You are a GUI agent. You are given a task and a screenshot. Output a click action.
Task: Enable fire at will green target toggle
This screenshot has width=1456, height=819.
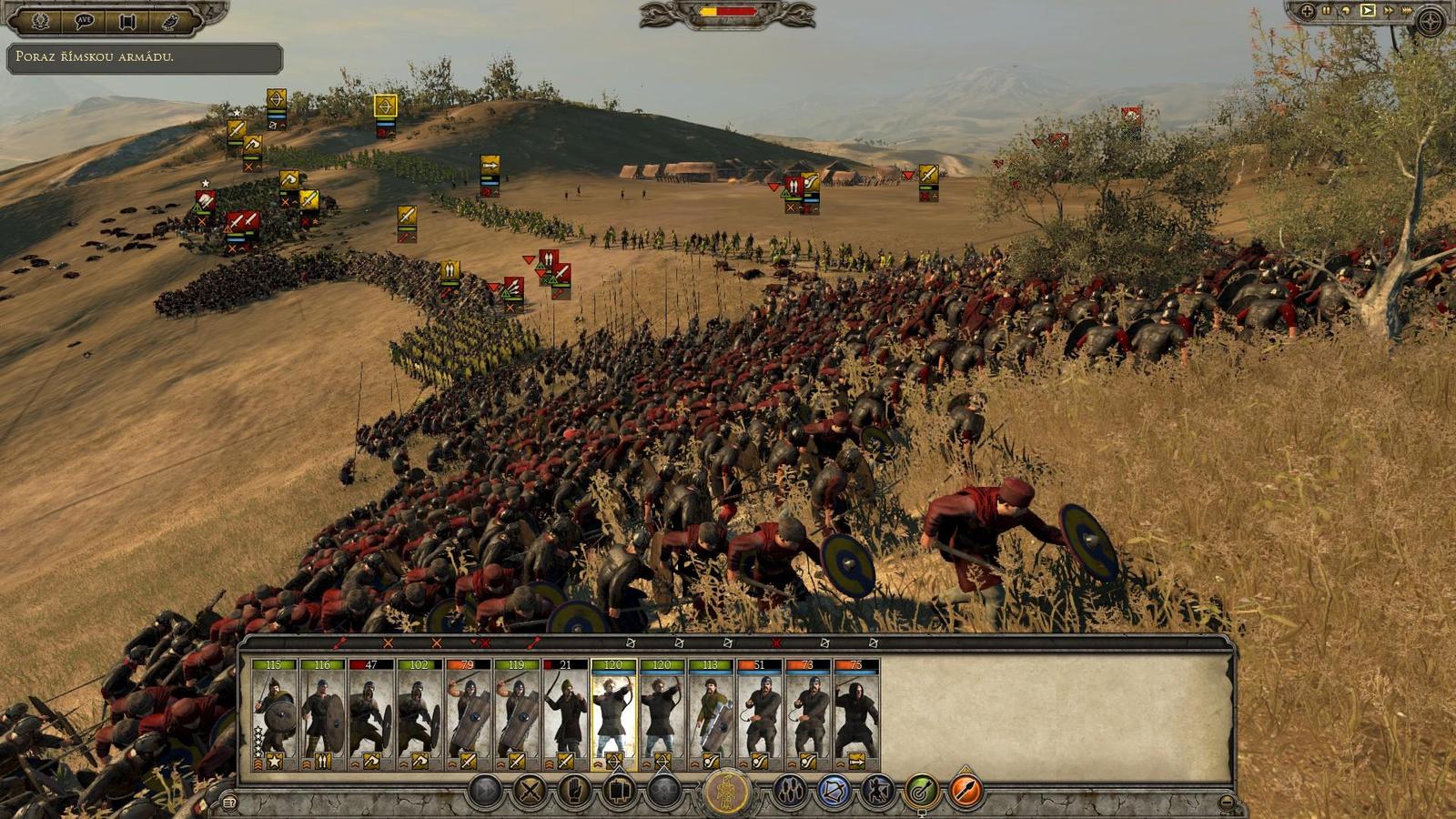point(920,792)
